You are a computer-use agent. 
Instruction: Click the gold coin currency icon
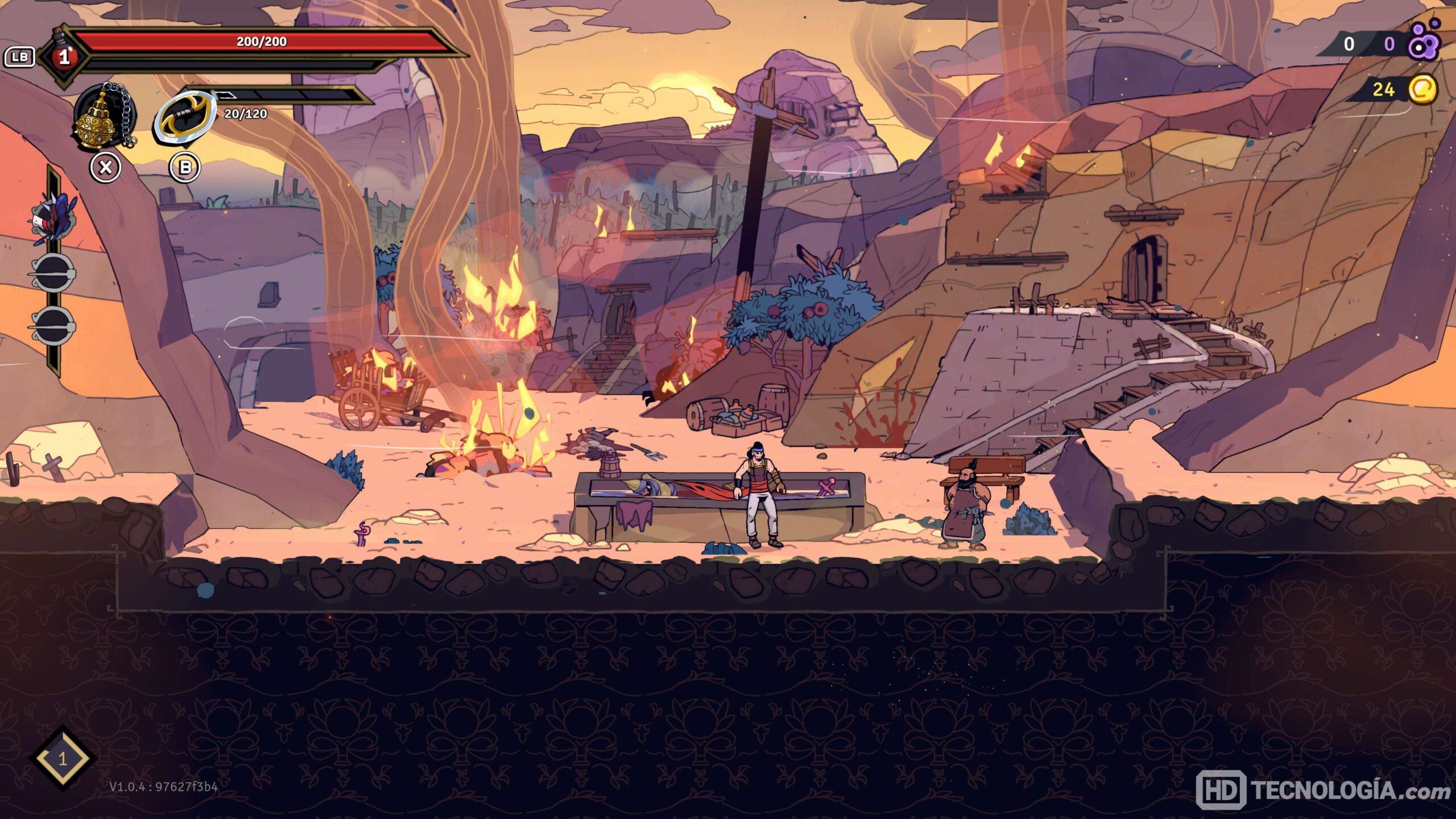point(1422,89)
